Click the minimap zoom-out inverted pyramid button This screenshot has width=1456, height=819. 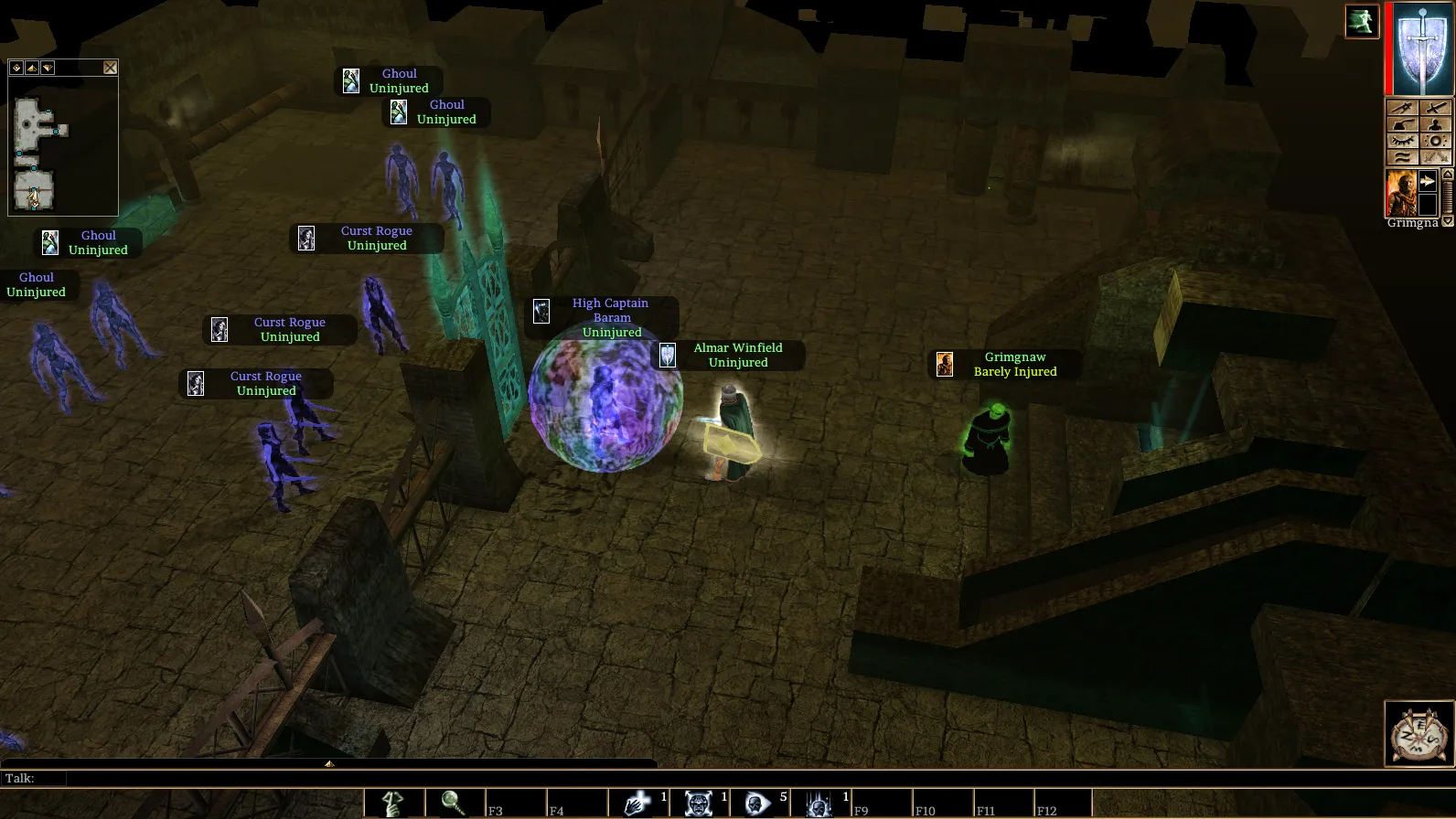tap(48, 68)
